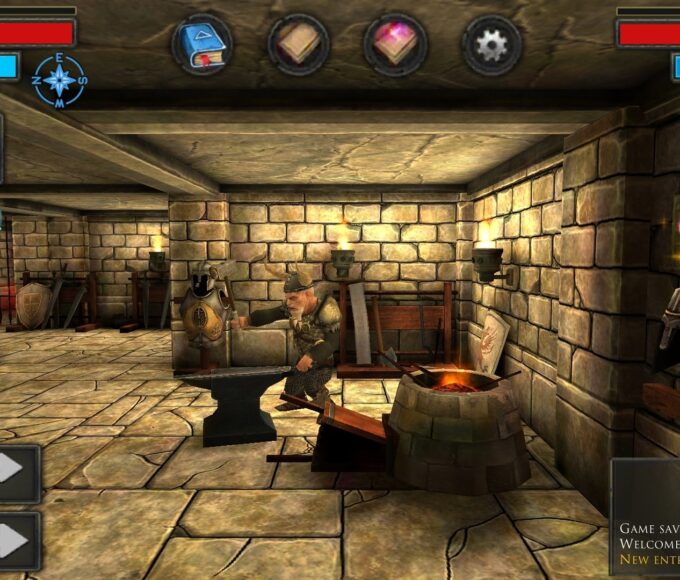Click the blue compass rose

coord(59,81)
